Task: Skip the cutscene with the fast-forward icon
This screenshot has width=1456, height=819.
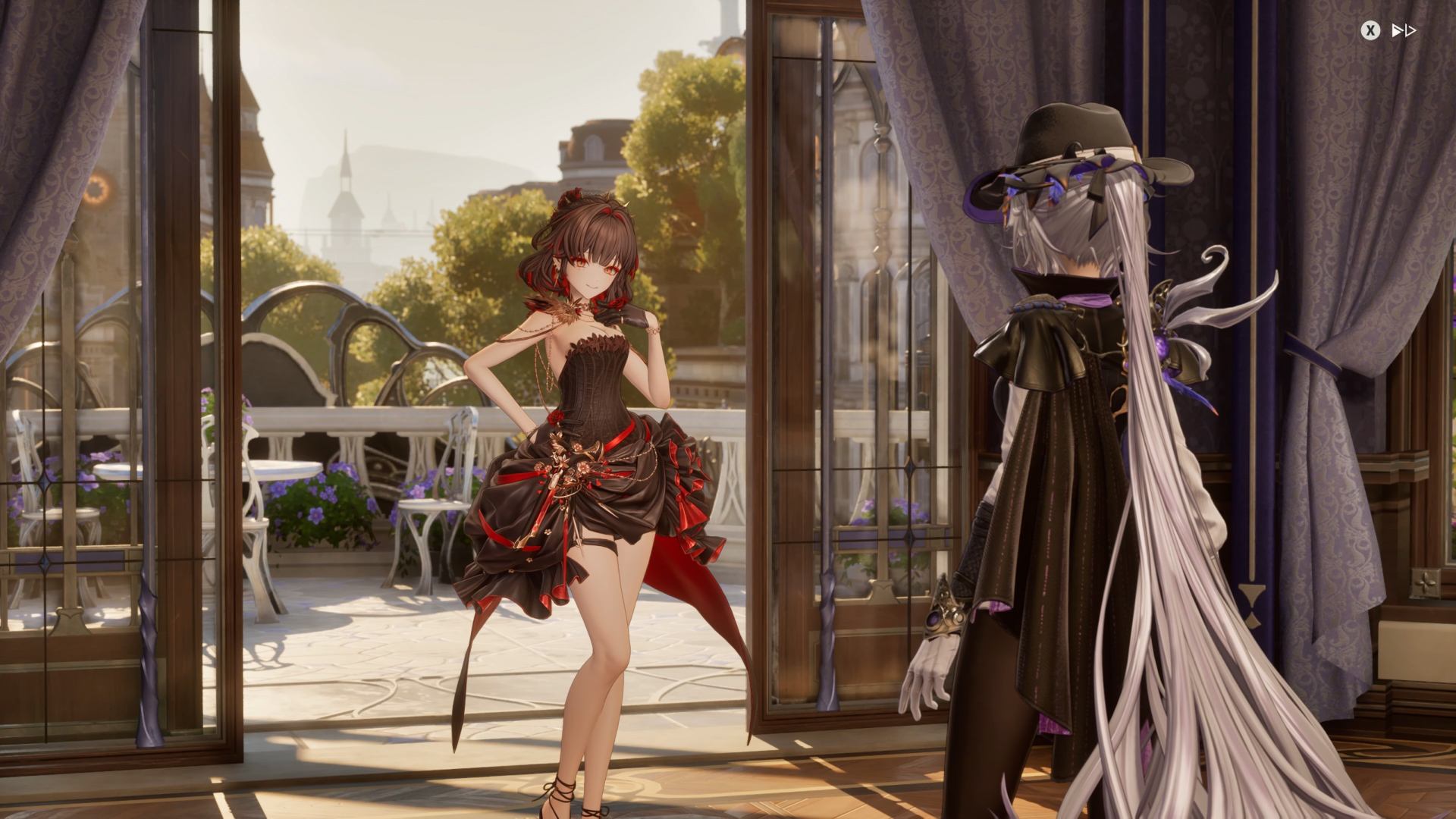Action: coord(1403,30)
